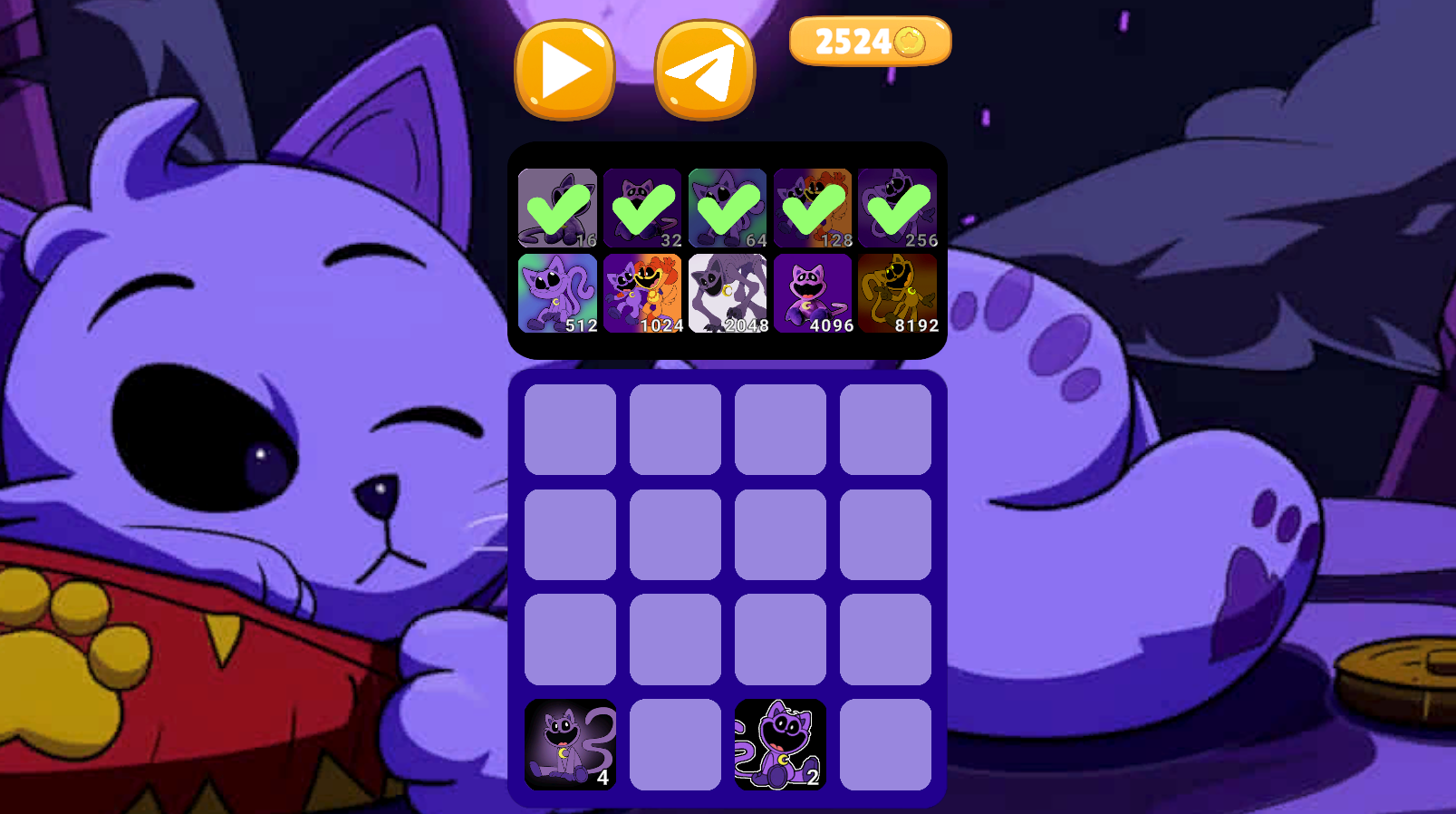Image resolution: width=1456 pixels, height=814 pixels.
Task: Toggle the checkmark on the 128 tile
Action: (x=815, y=207)
